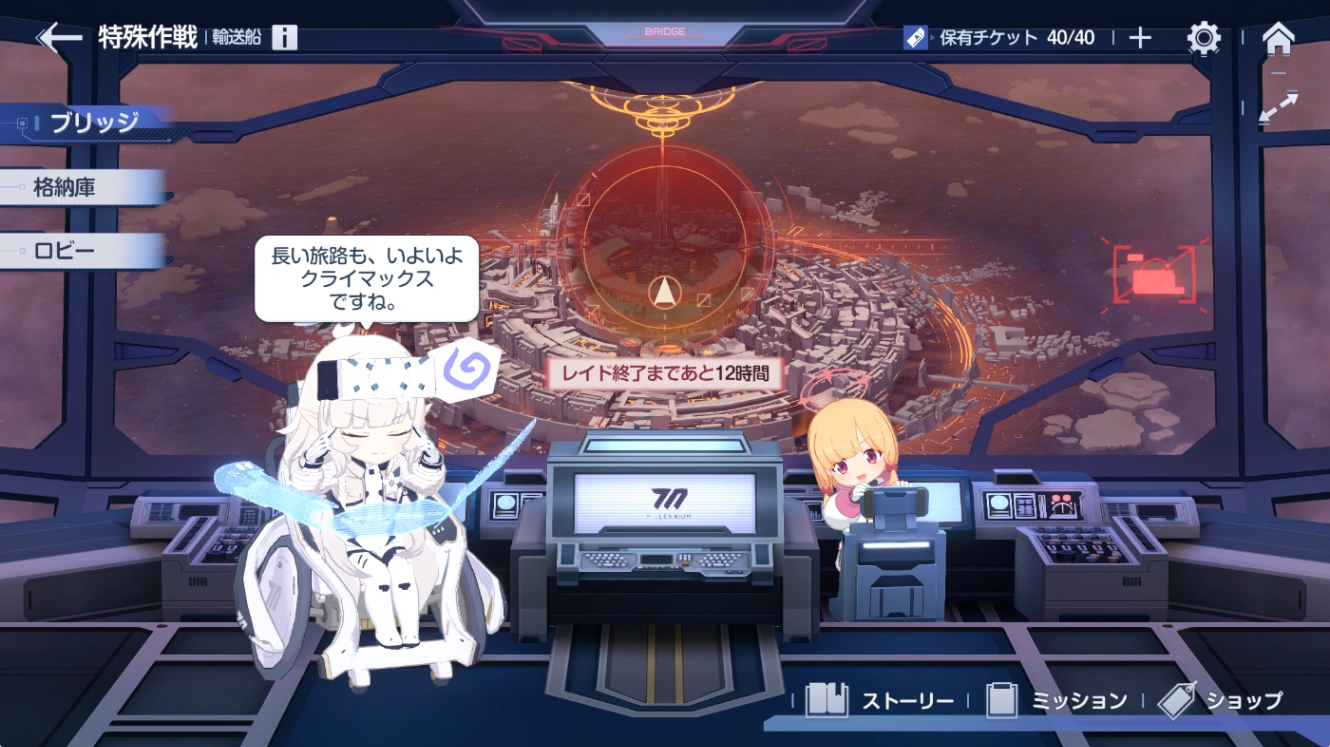1330x747 pixels.
Task: Go back with the arrow button
Action: (59, 38)
